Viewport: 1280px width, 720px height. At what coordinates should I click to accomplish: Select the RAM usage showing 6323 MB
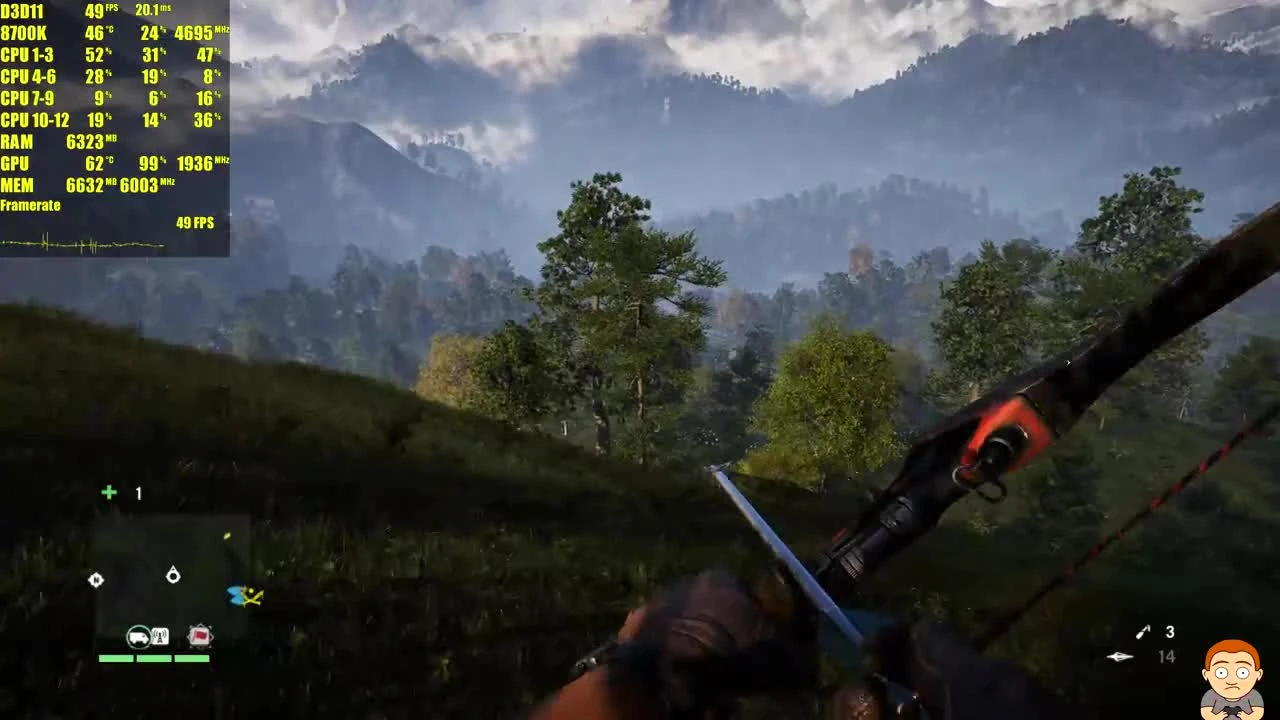(85, 141)
